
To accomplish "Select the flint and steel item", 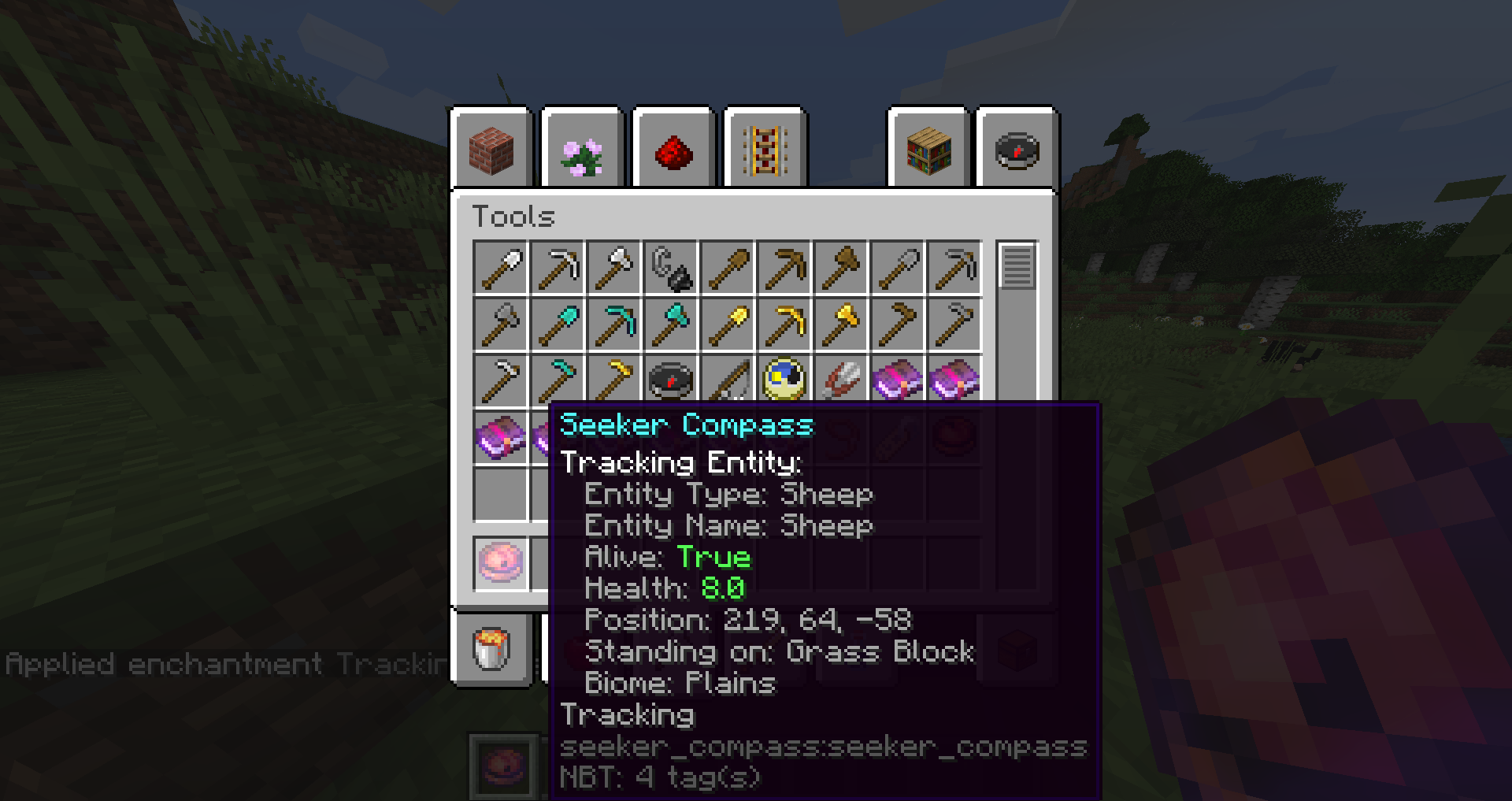I will [671, 268].
